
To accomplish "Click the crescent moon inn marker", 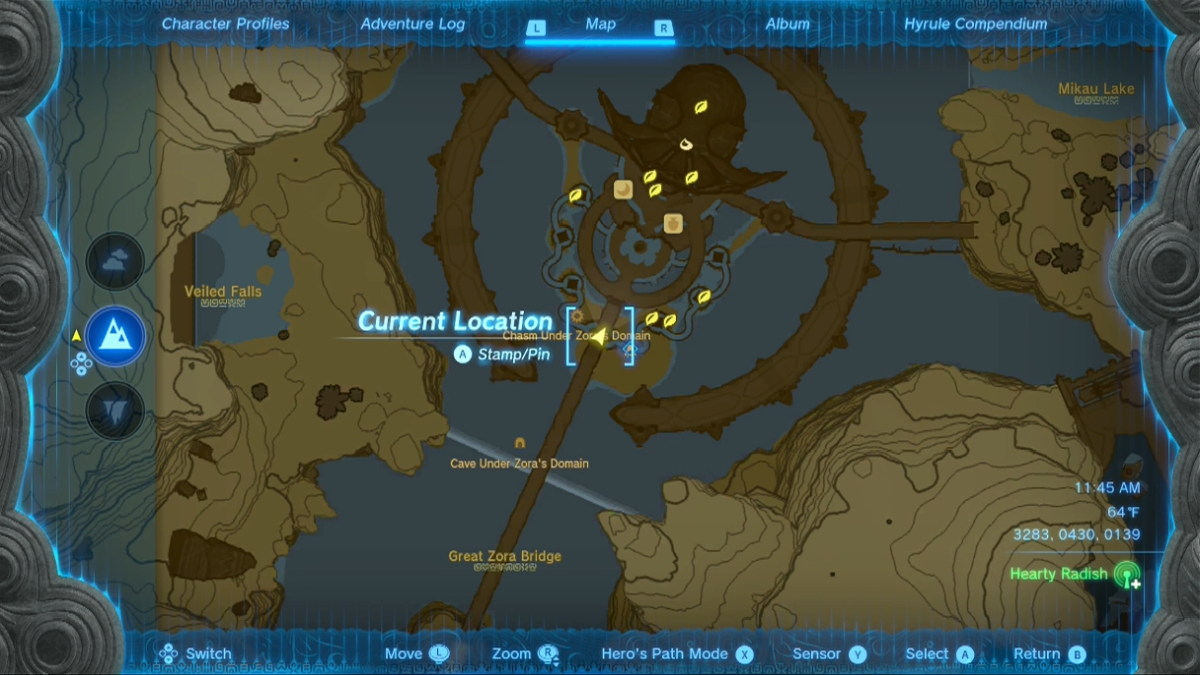I will click(623, 189).
